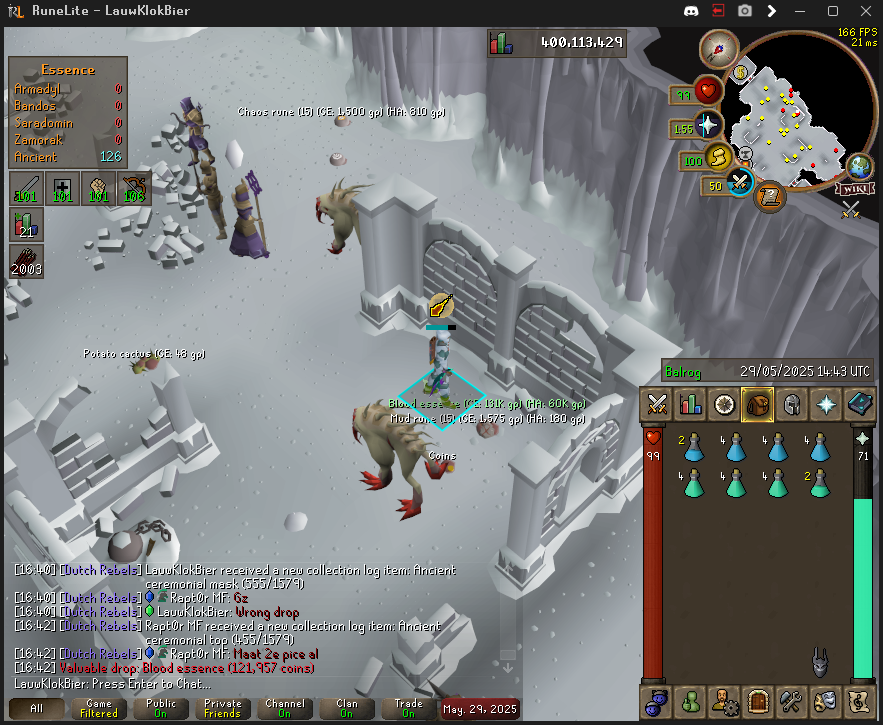Switch to the Skills tab
The image size is (883, 725).
[x=690, y=404]
